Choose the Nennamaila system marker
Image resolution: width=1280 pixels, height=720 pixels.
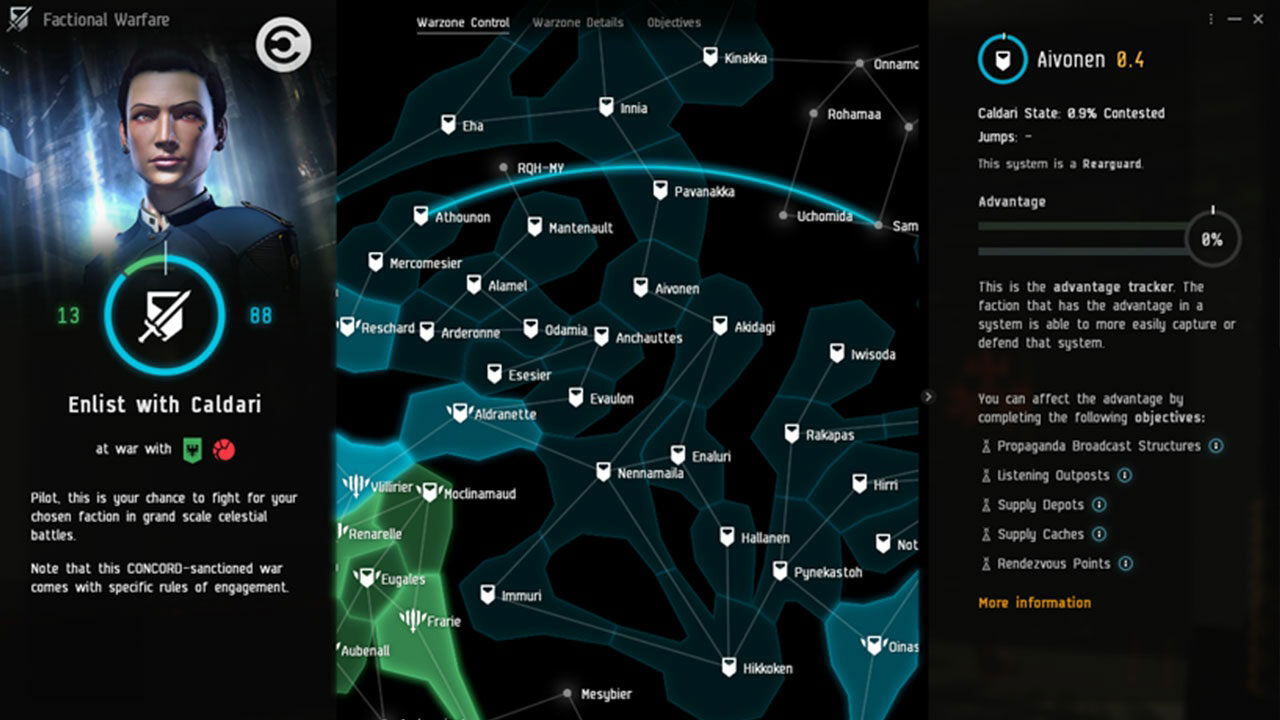(x=603, y=471)
